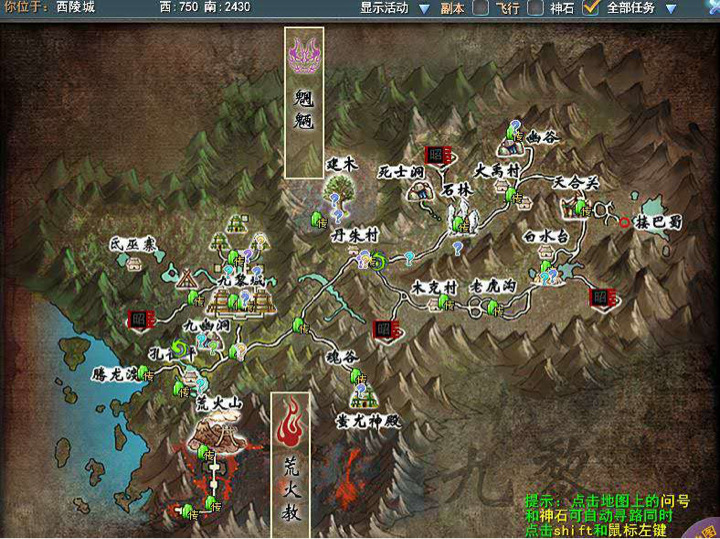Screen dimensions: 720x539
Task: Choose the 白水台 location marker
Action: click(545, 237)
